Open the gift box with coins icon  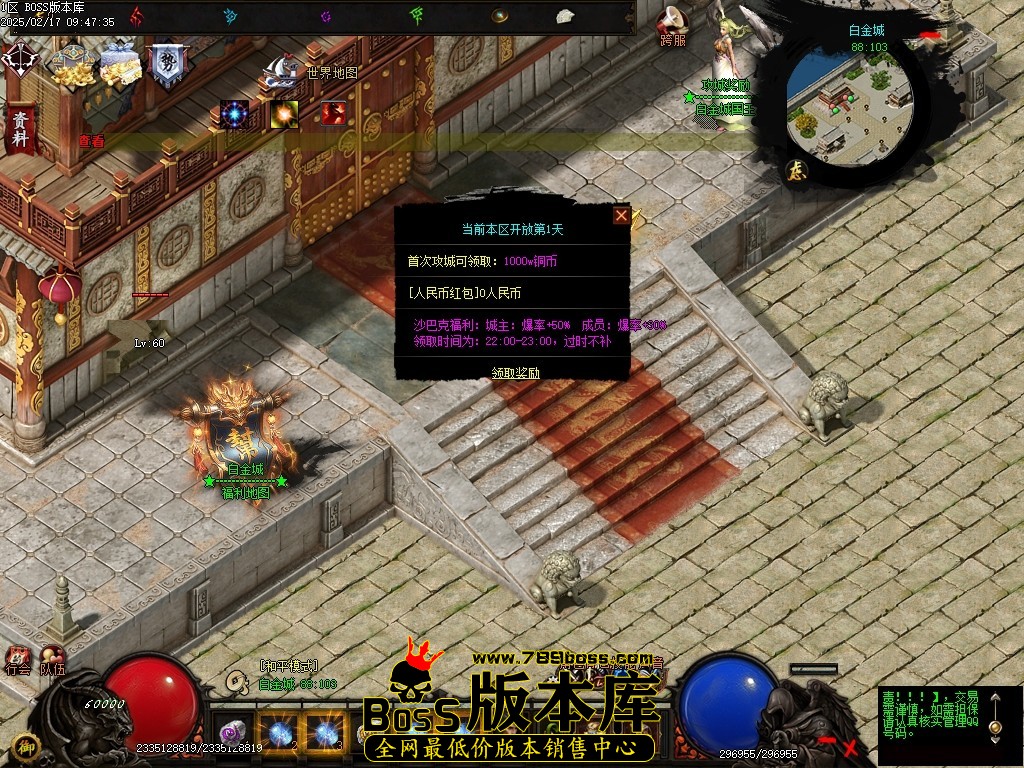(120, 65)
